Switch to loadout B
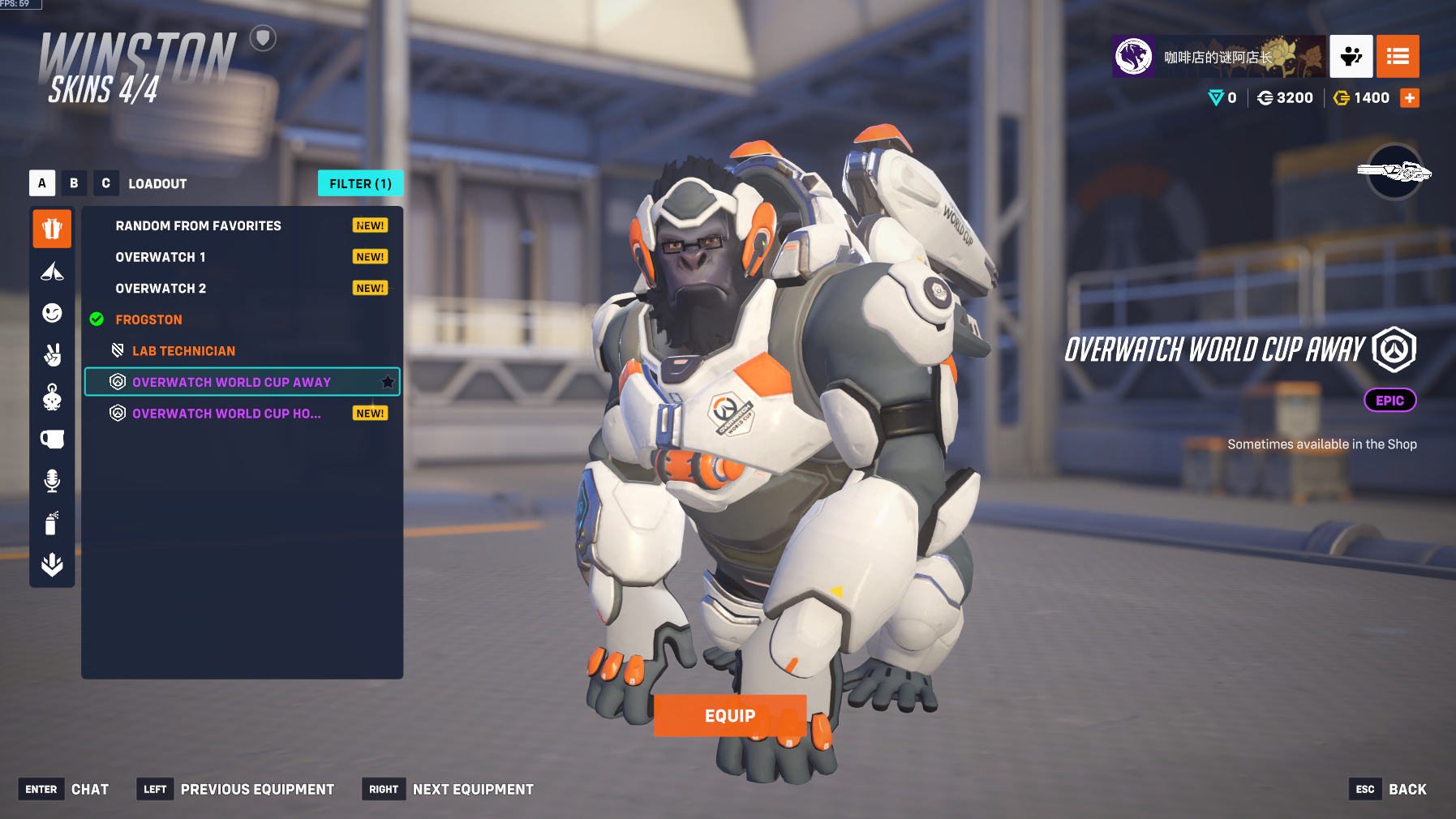This screenshot has width=1456, height=819. tap(74, 183)
